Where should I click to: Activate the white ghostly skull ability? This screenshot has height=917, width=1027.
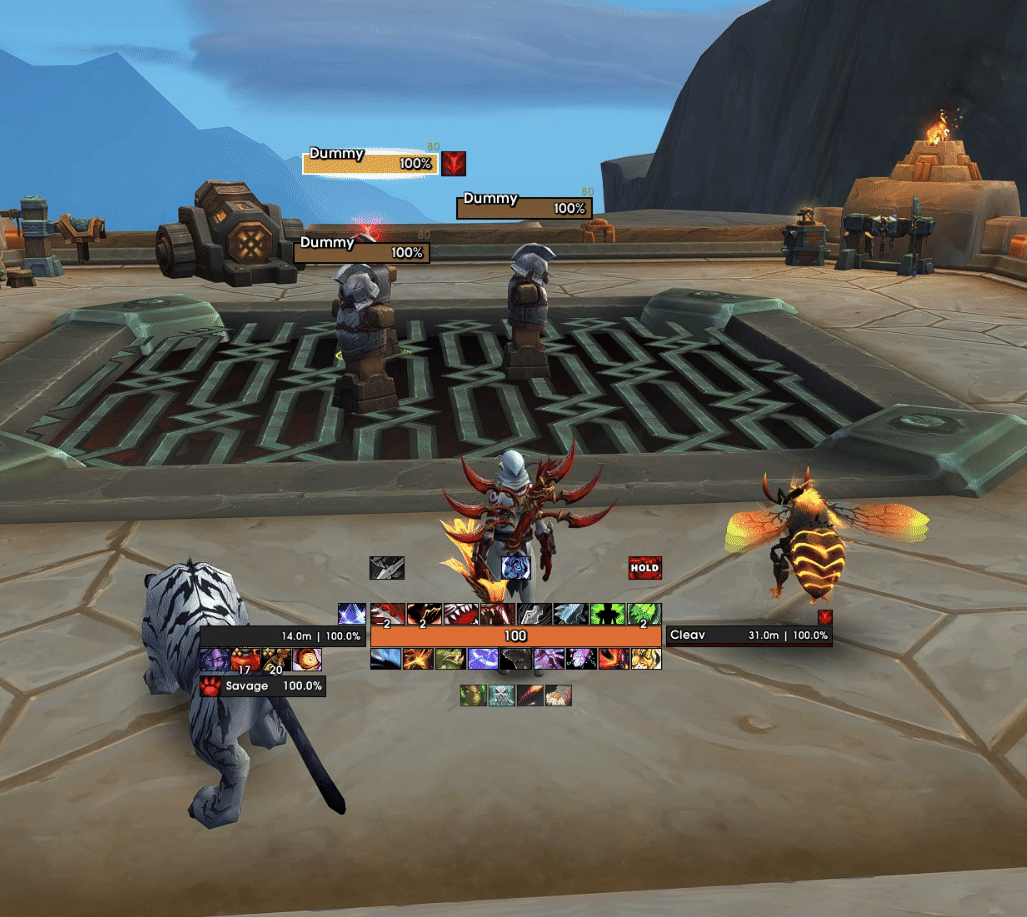502,695
